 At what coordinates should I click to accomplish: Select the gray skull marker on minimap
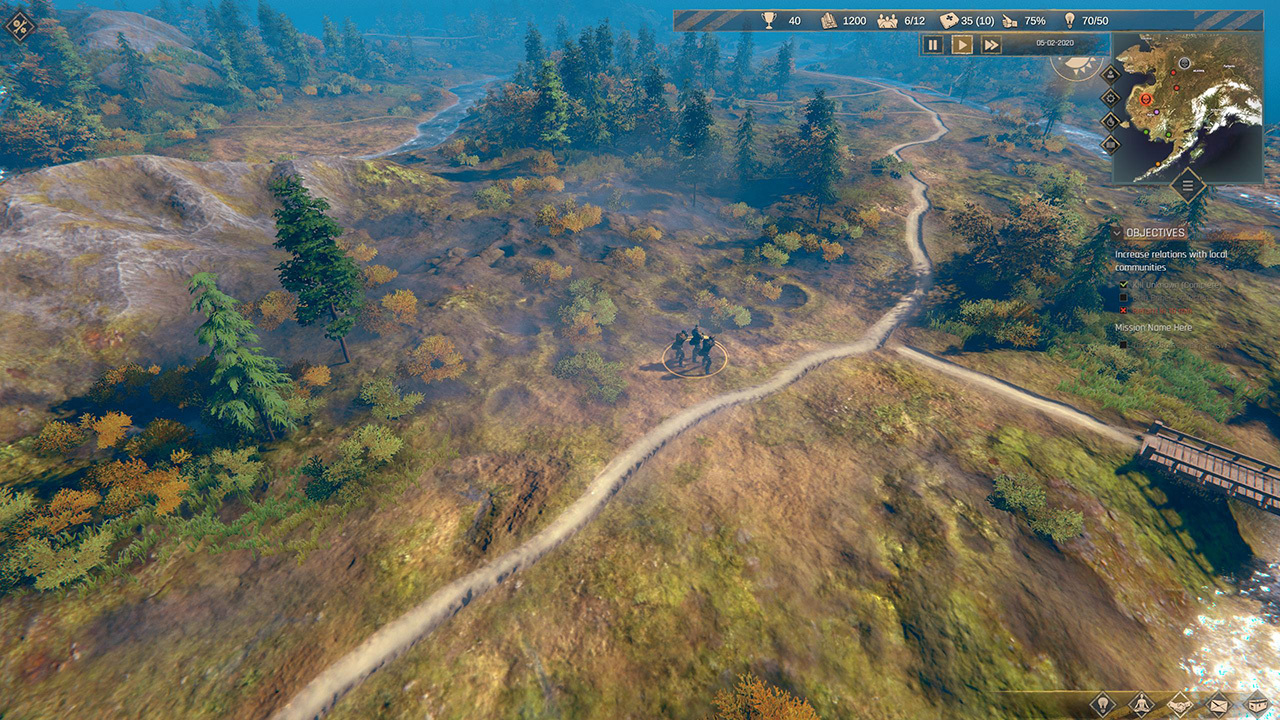coord(1185,63)
